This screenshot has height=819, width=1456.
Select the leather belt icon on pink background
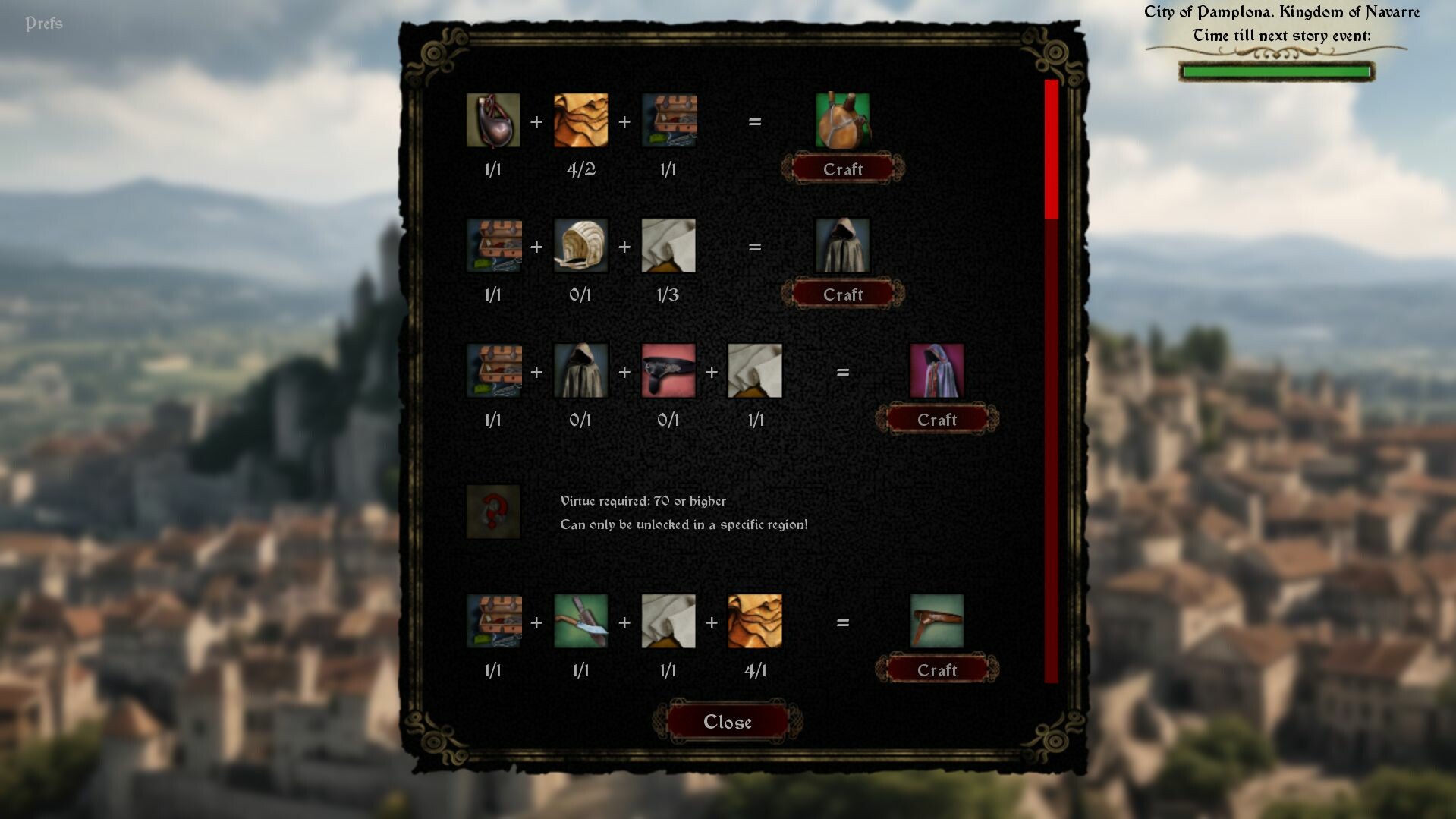pyautogui.click(x=668, y=371)
